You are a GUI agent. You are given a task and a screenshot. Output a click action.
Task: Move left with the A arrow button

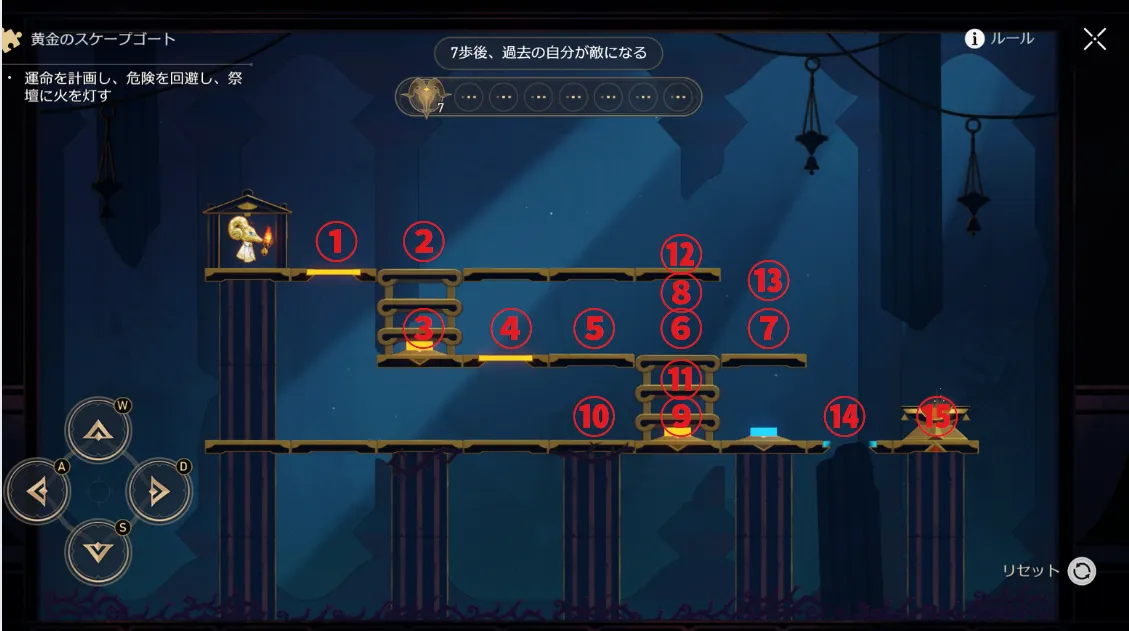38,491
